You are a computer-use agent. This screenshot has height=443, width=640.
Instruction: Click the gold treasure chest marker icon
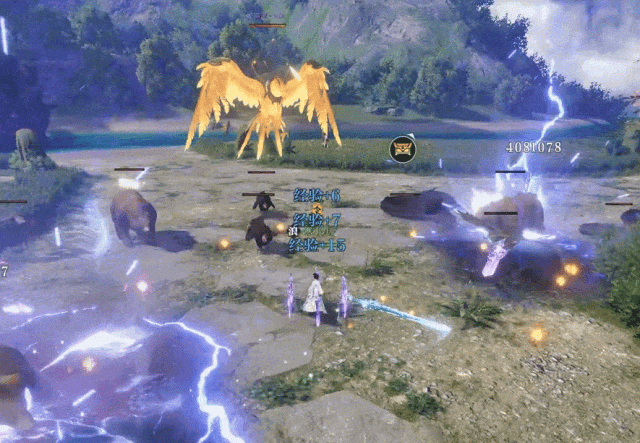402,150
